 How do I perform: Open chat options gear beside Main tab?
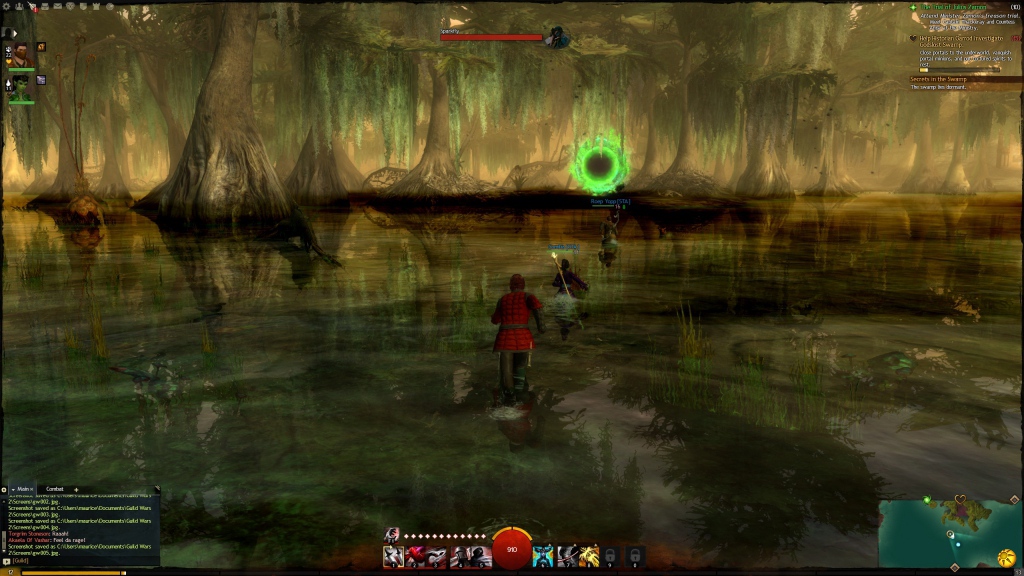pyautogui.click(x=5, y=489)
